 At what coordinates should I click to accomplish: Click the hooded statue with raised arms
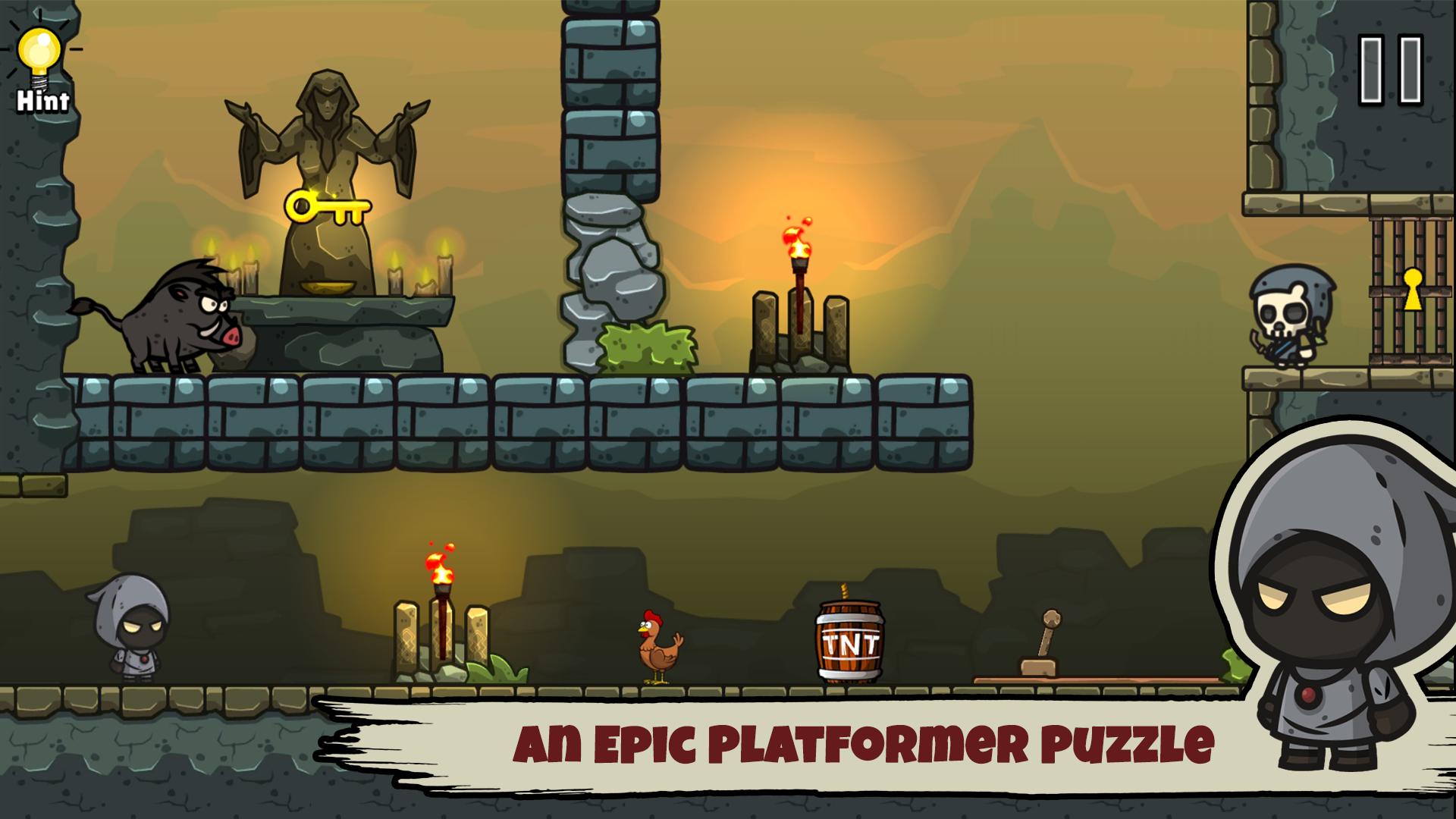point(326,152)
